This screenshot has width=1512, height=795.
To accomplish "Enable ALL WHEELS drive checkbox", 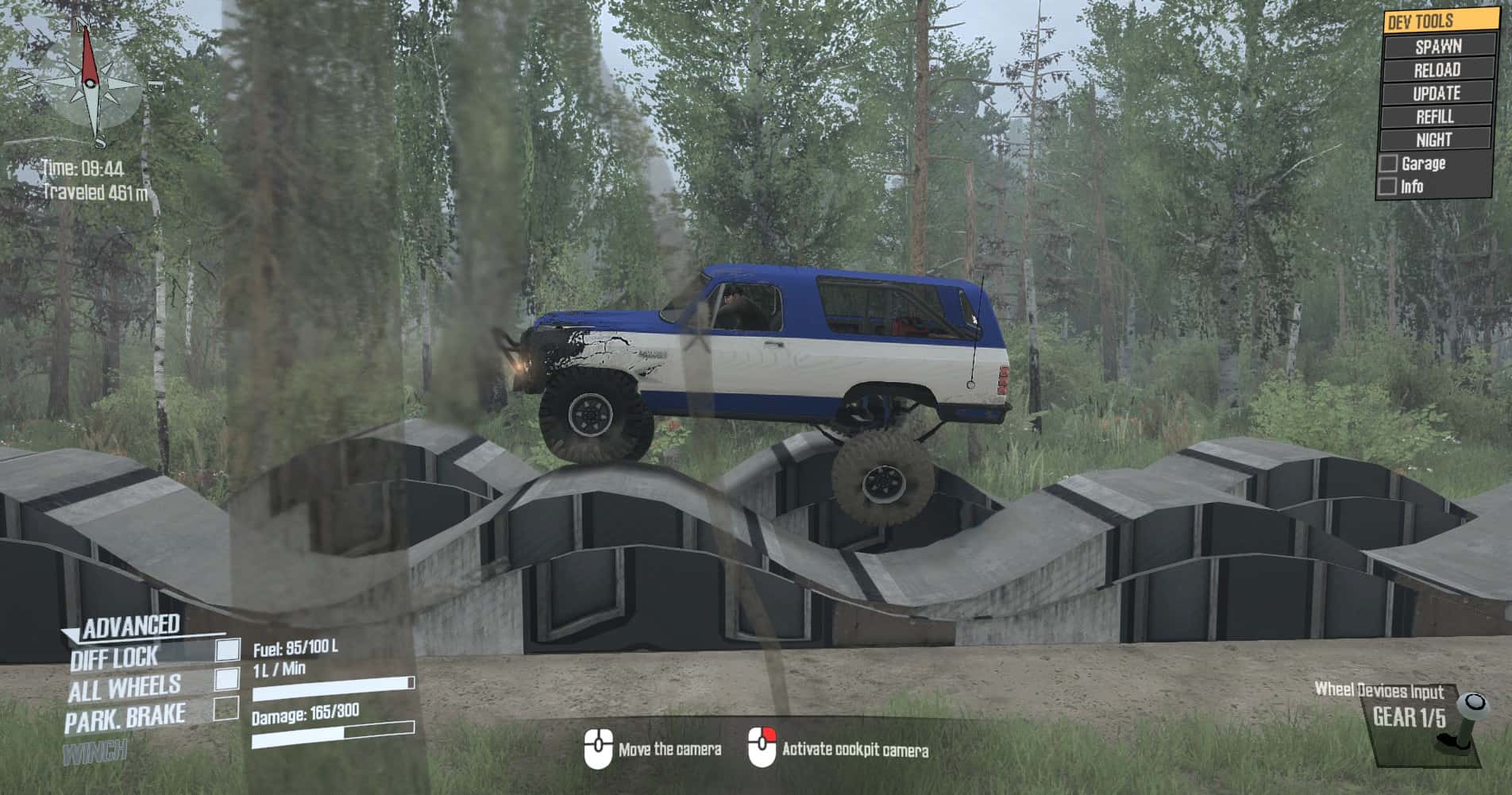I will click(x=227, y=678).
